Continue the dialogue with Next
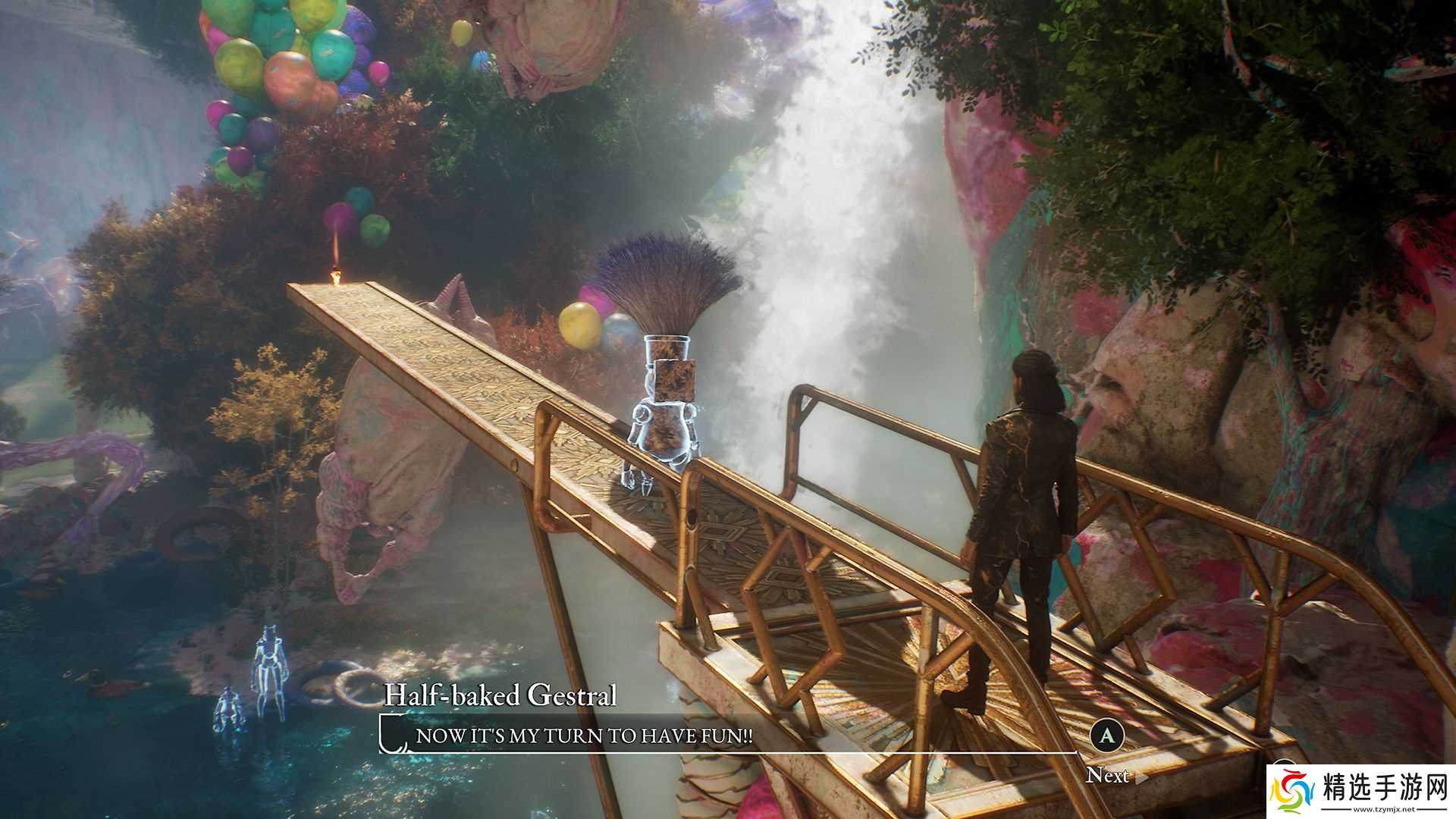 point(1109,774)
